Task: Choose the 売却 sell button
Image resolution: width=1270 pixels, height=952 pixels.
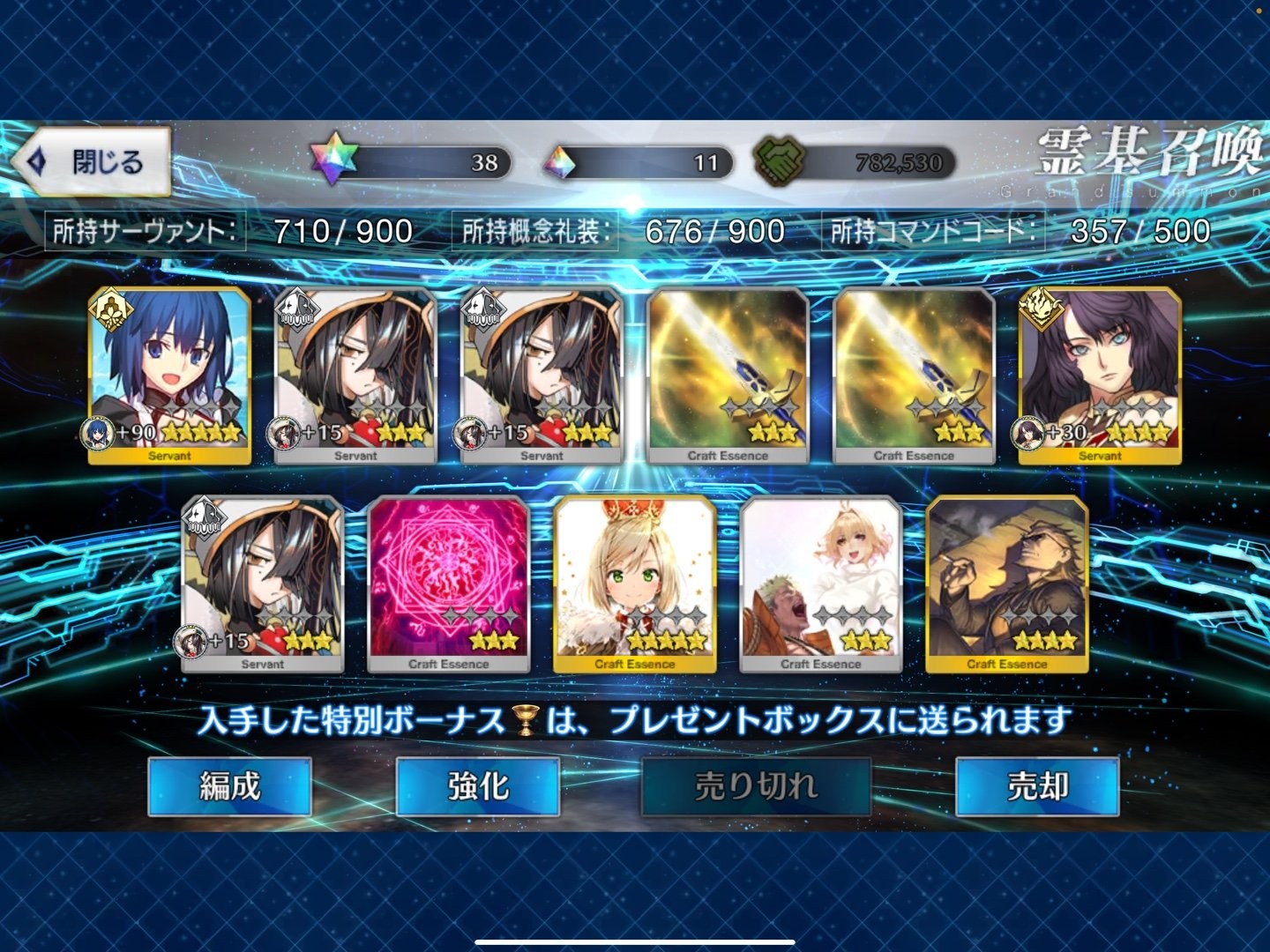Action: coord(1037,785)
